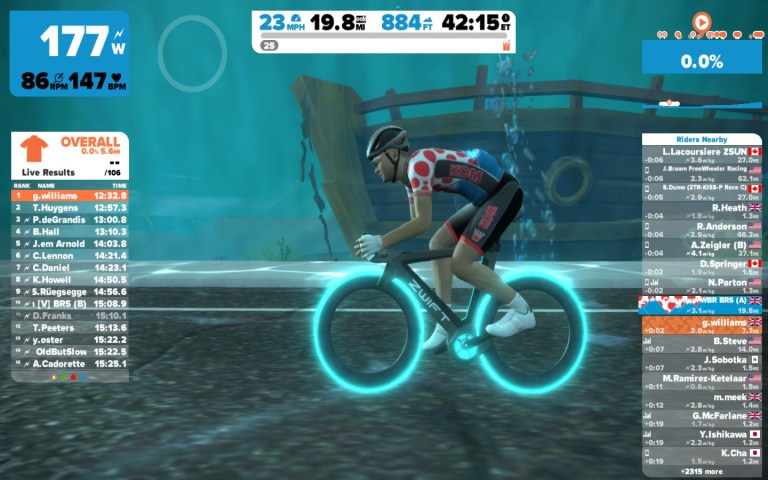Select T.Huygens in the Live Results leaderboard
This screenshot has height=480, width=768.
pos(70,207)
